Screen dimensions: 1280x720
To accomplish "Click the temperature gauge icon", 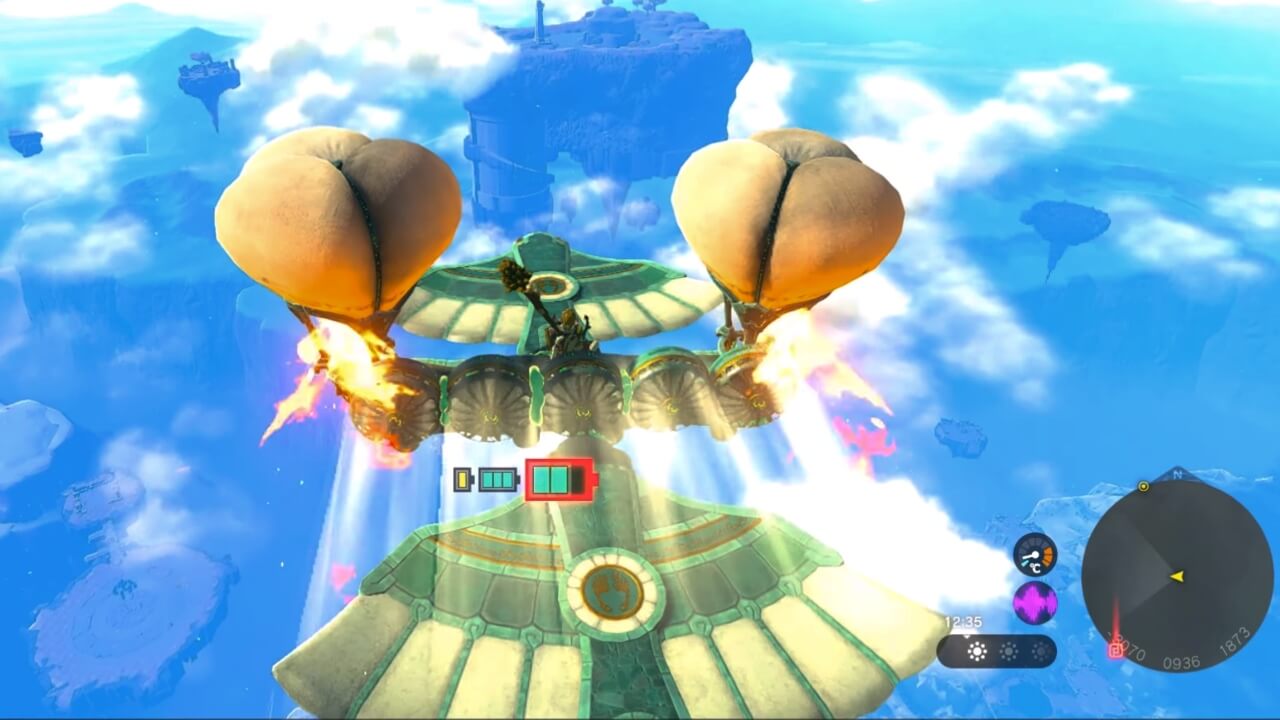I will [x=1036, y=553].
